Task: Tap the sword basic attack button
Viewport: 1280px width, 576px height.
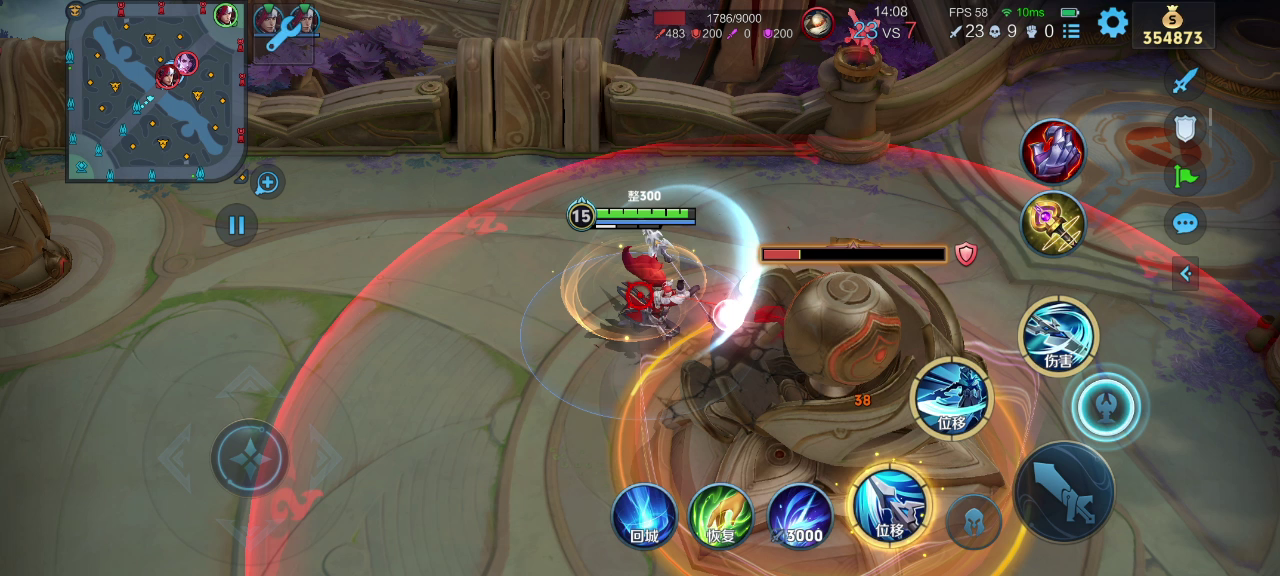Action: click(x=1063, y=492)
